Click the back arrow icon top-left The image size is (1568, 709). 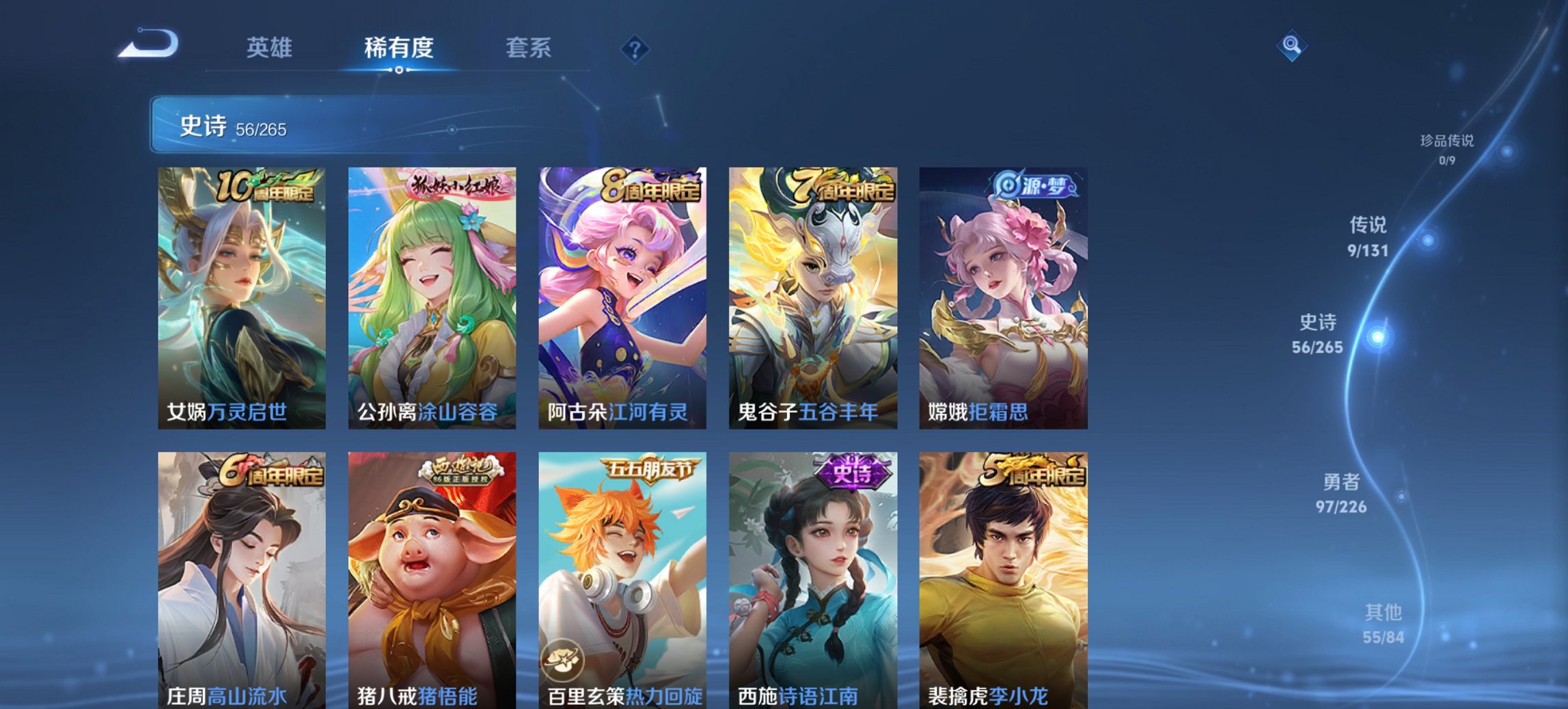click(x=147, y=43)
